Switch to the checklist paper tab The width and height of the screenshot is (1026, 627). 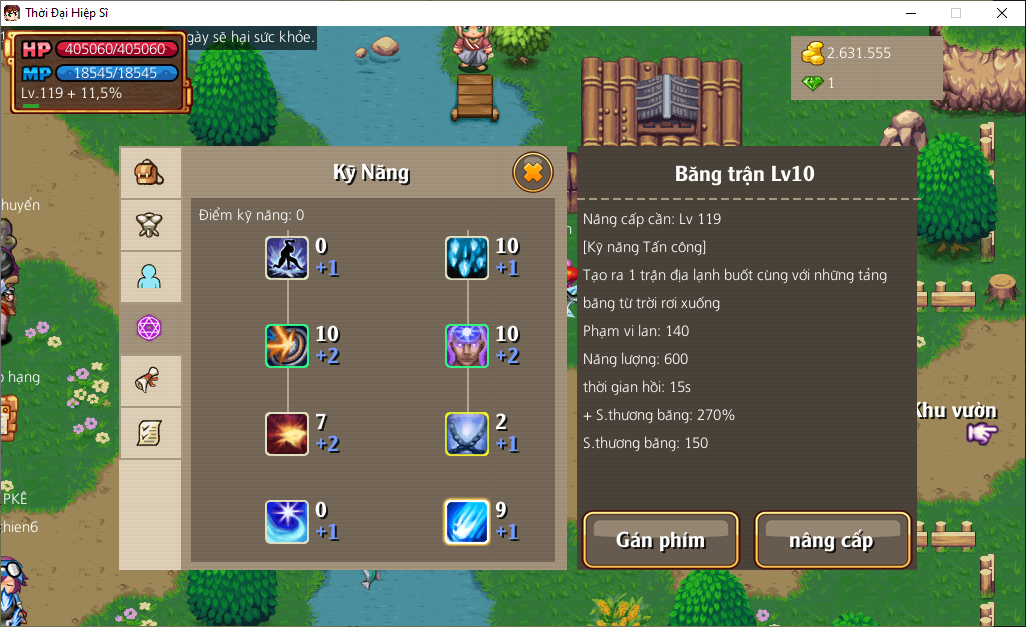click(150, 433)
